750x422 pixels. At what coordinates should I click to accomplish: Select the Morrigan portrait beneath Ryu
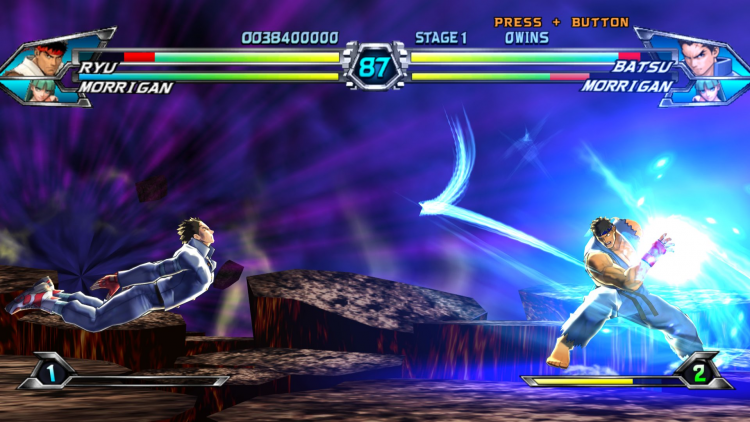56,88
